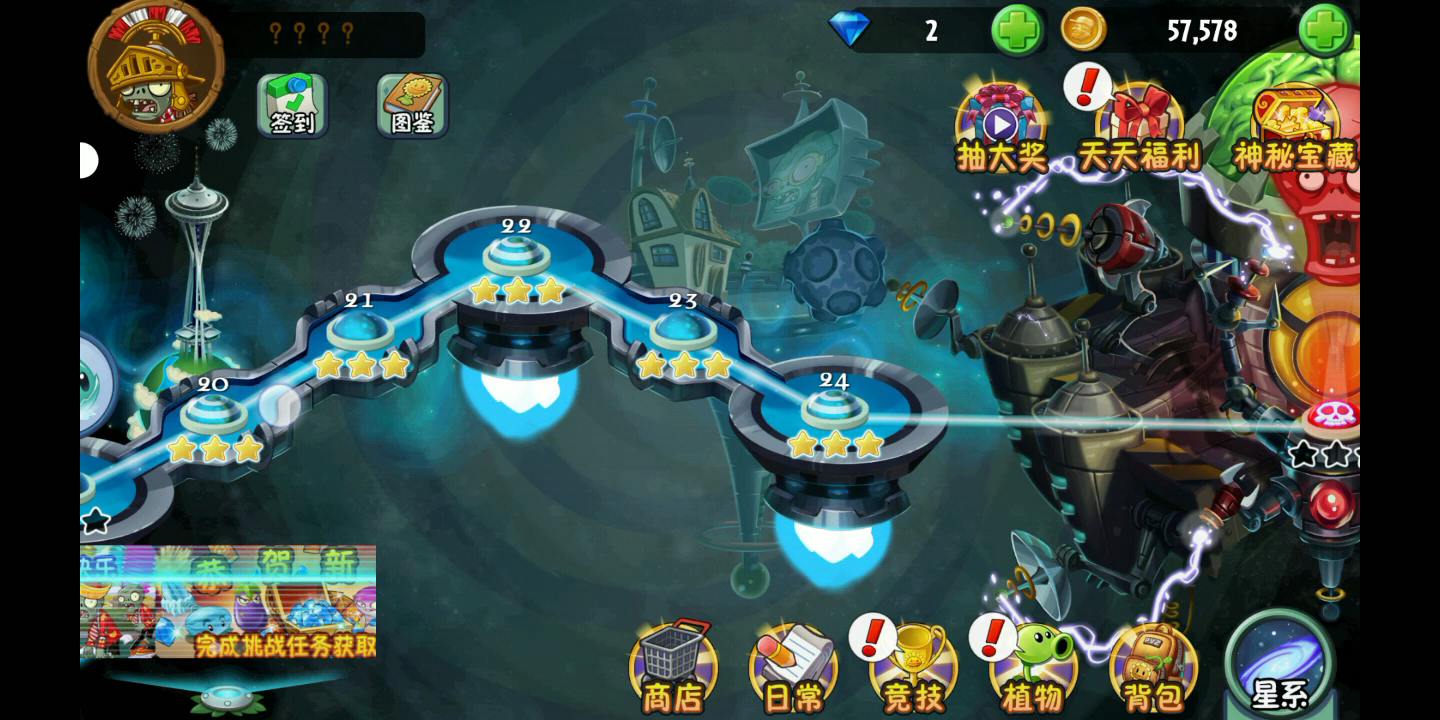Add more gems with the green plus
The width and height of the screenshot is (1440, 720).
(x=1016, y=30)
